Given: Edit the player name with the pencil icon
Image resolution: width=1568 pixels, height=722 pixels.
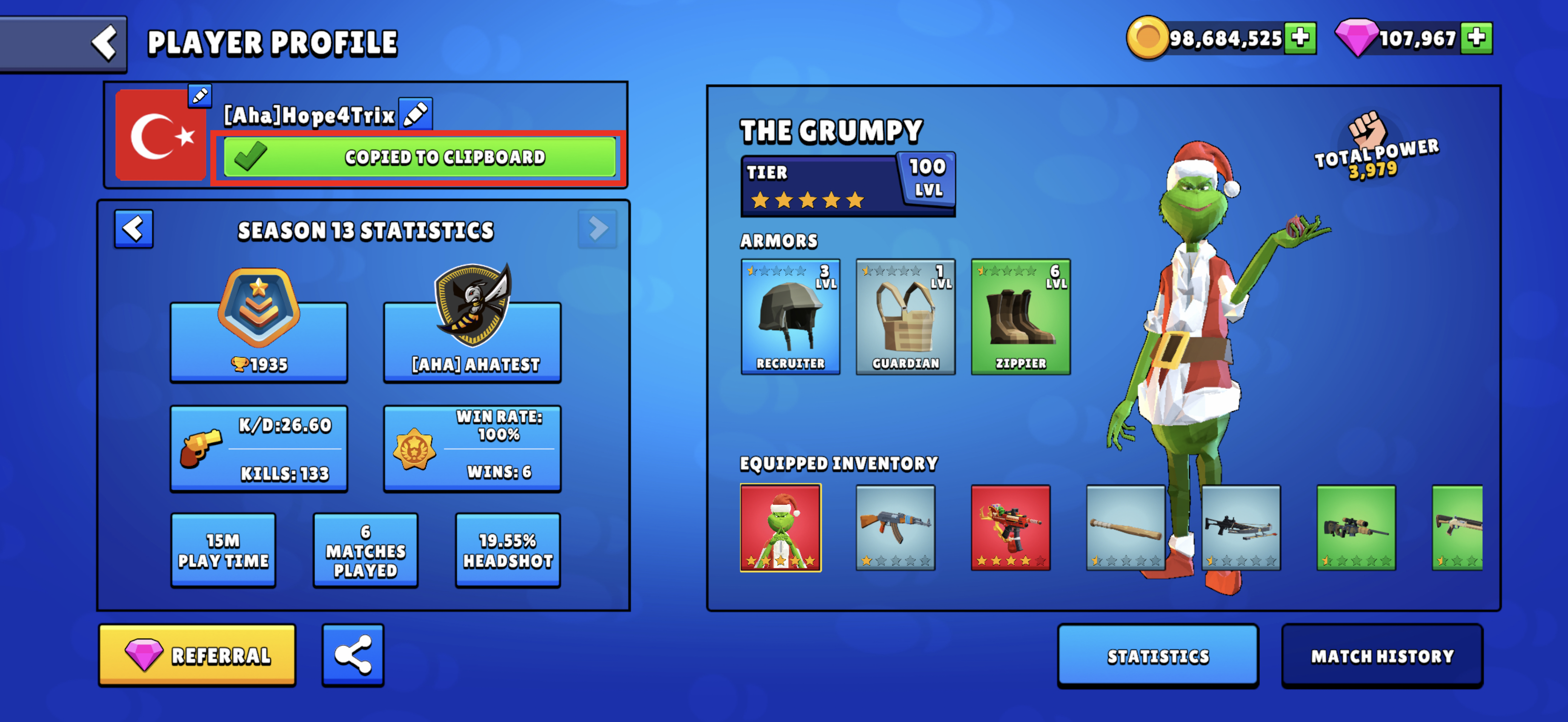Looking at the screenshot, I should [x=416, y=114].
